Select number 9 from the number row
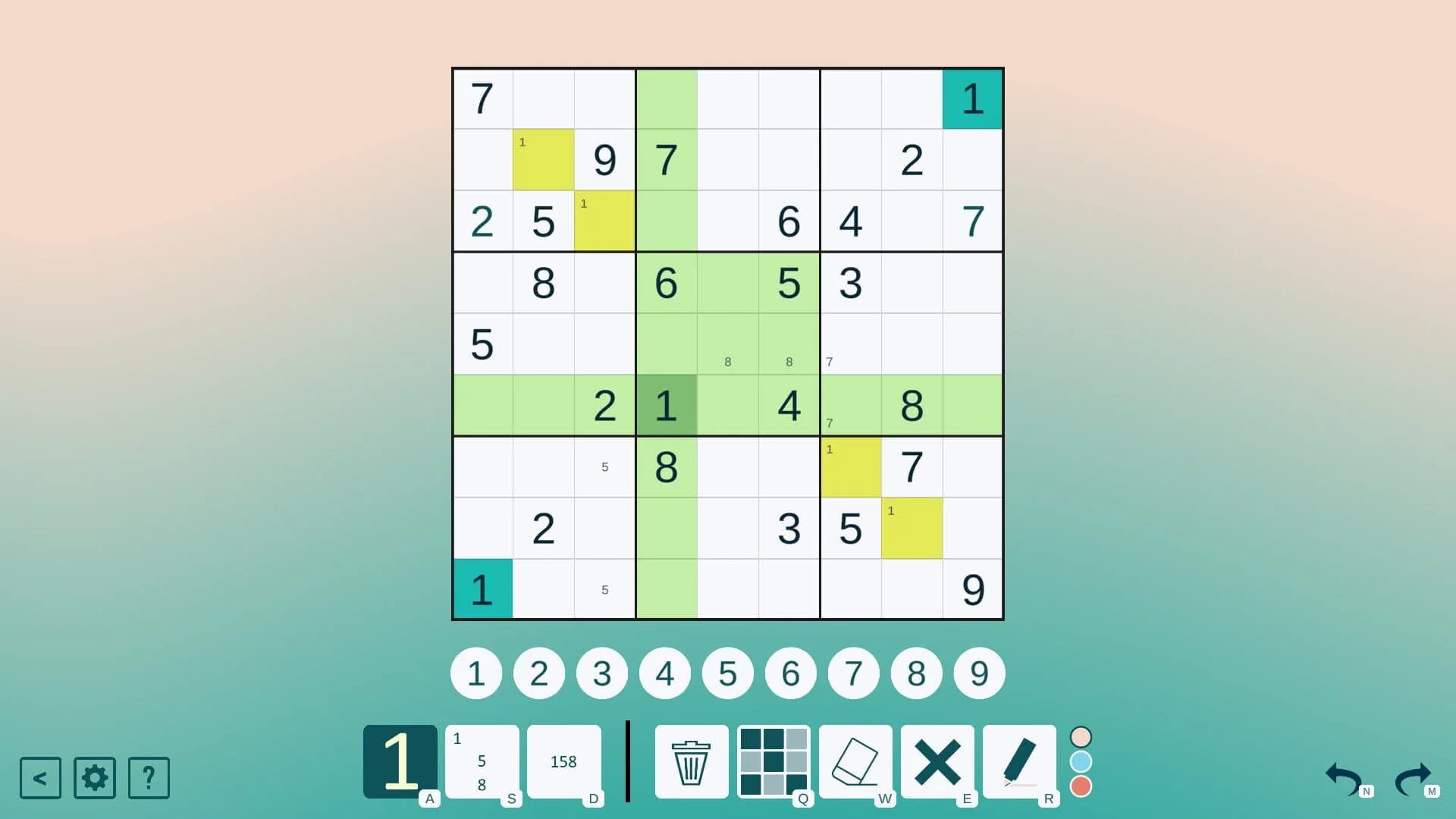1456x819 pixels. (x=979, y=673)
